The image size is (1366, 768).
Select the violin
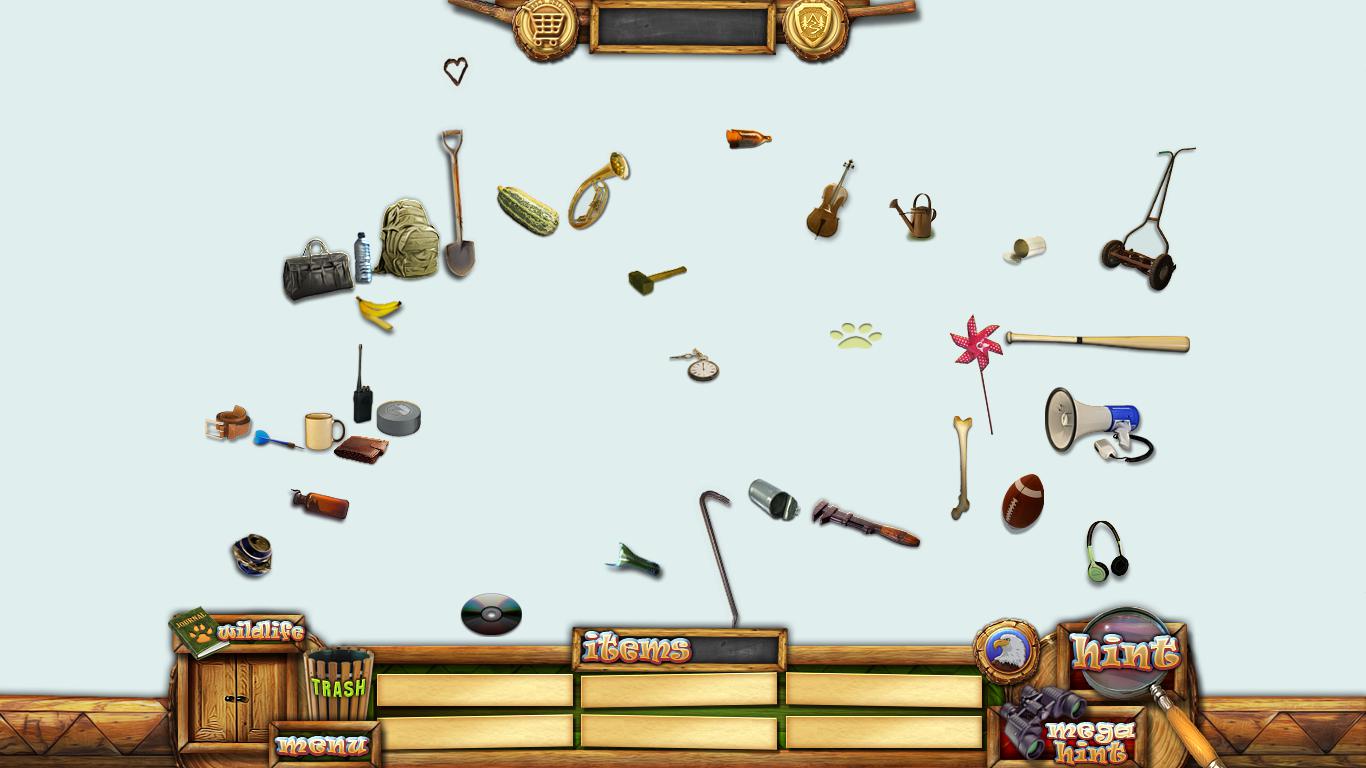pyautogui.click(x=829, y=201)
